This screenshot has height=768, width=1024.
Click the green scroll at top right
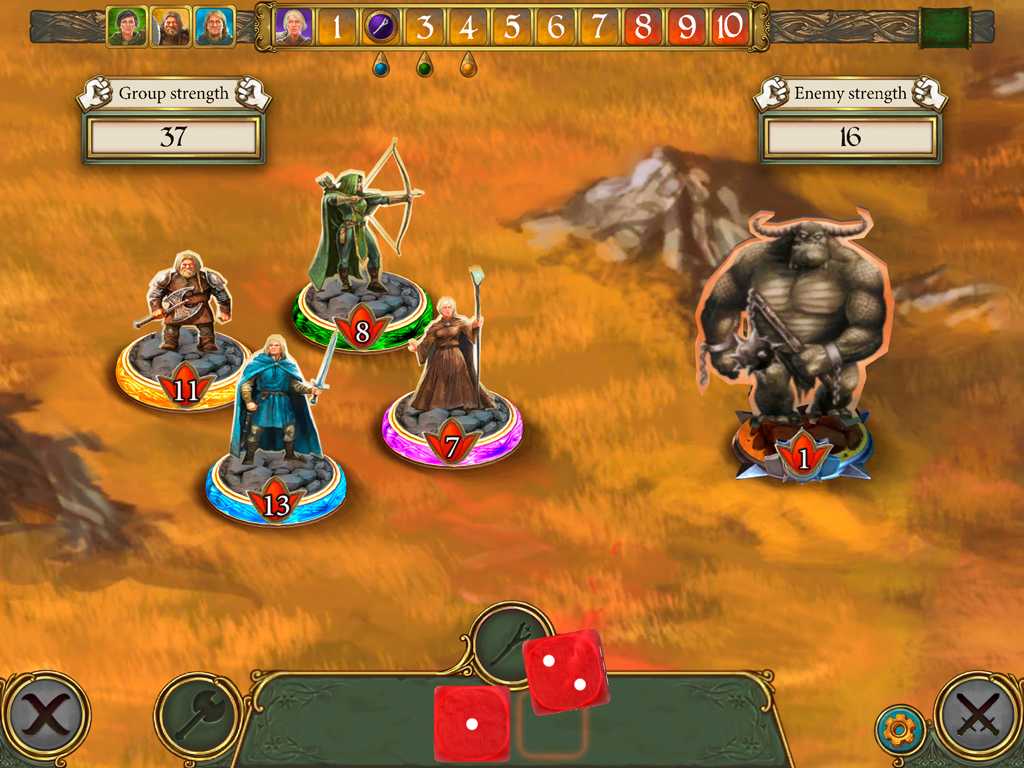(x=945, y=27)
